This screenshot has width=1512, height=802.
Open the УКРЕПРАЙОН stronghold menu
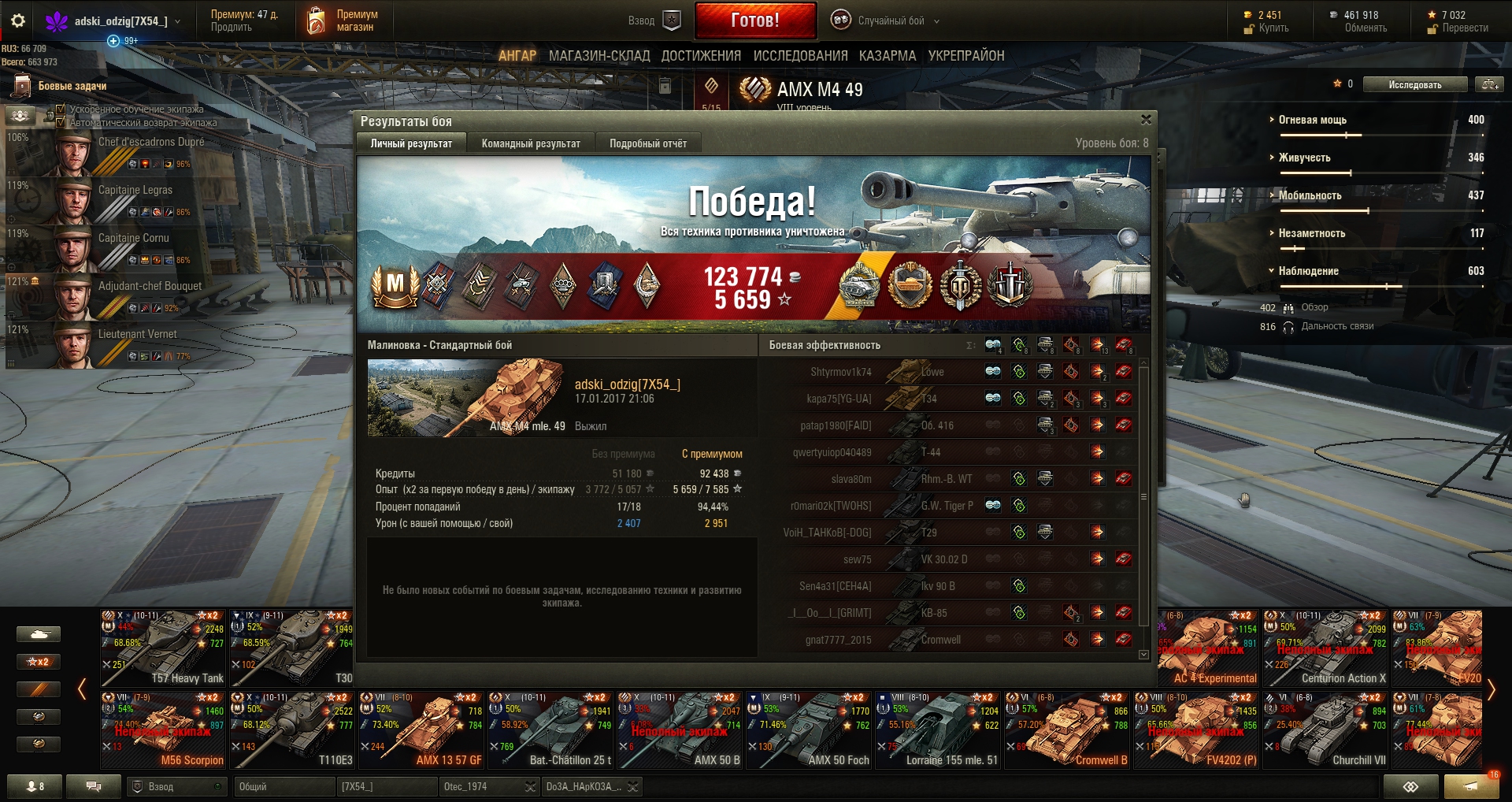coord(966,56)
